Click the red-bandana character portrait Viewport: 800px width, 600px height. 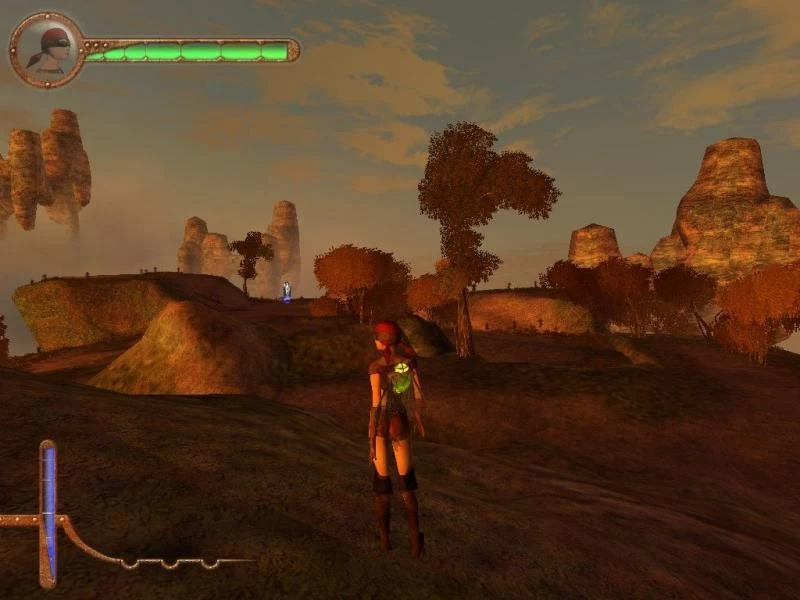point(47,49)
